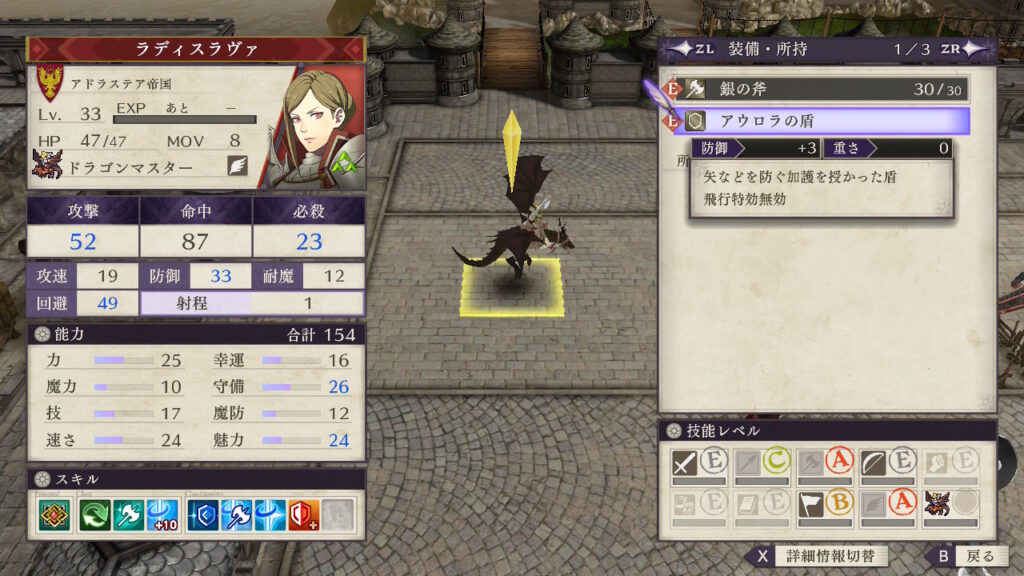Screen dimensions: 1024x576
Task: Select the blue shield equipped skill icon
Action: coord(204,514)
